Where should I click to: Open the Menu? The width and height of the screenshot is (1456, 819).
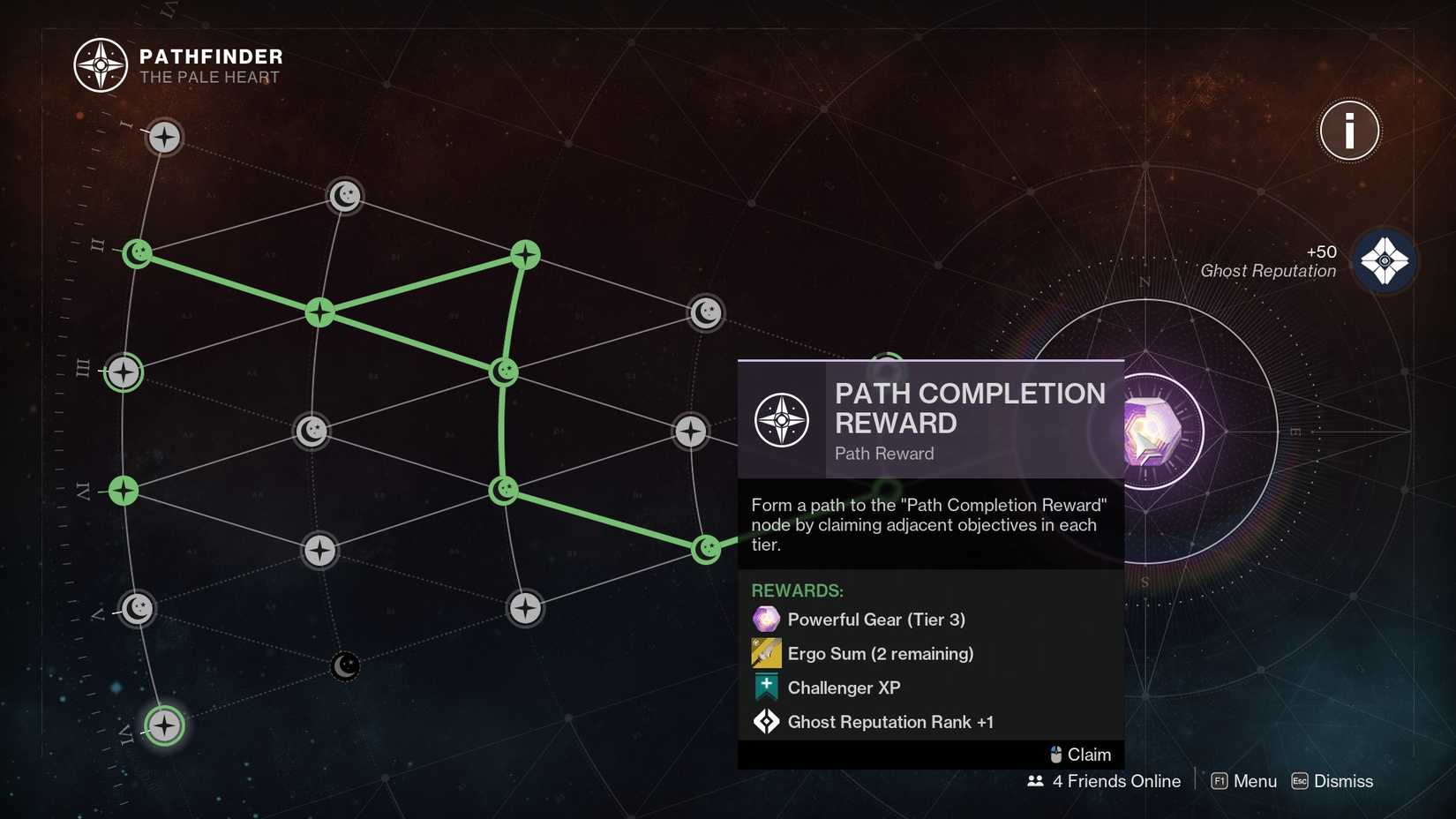coord(1255,781)
